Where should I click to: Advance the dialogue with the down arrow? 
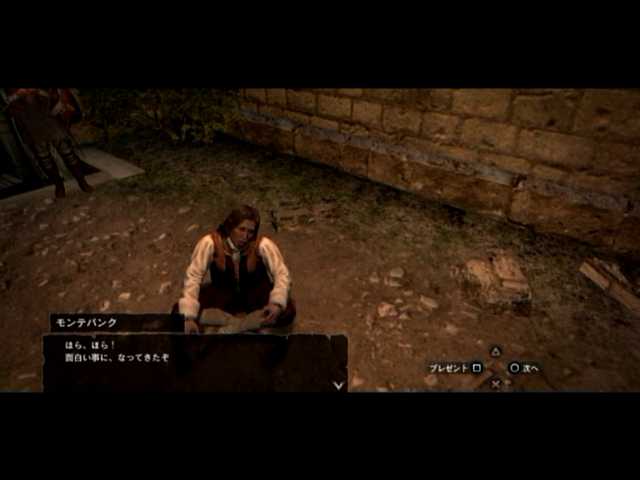point(338,384)
